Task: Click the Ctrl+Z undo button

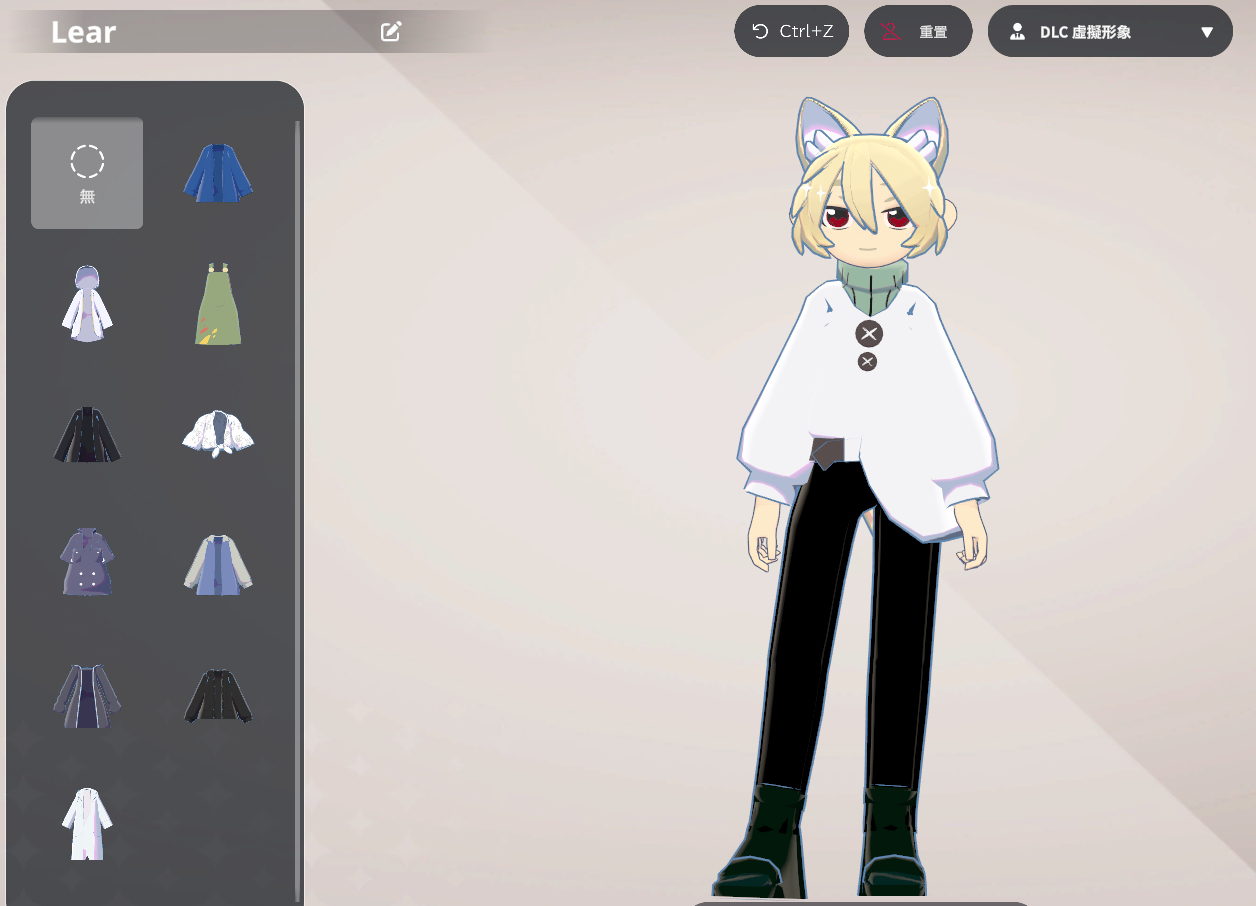Action: point(792,32)
